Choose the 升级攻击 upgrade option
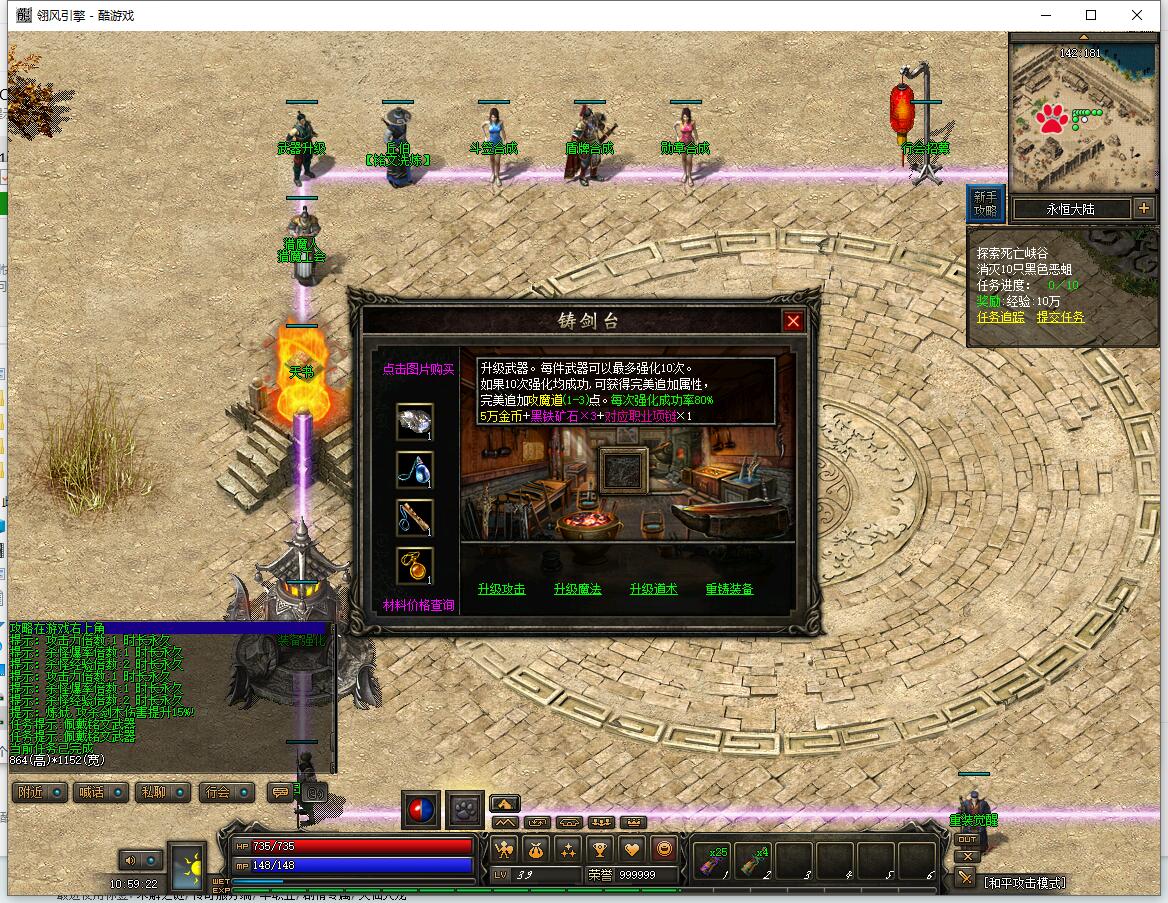 tap(501, 589)
